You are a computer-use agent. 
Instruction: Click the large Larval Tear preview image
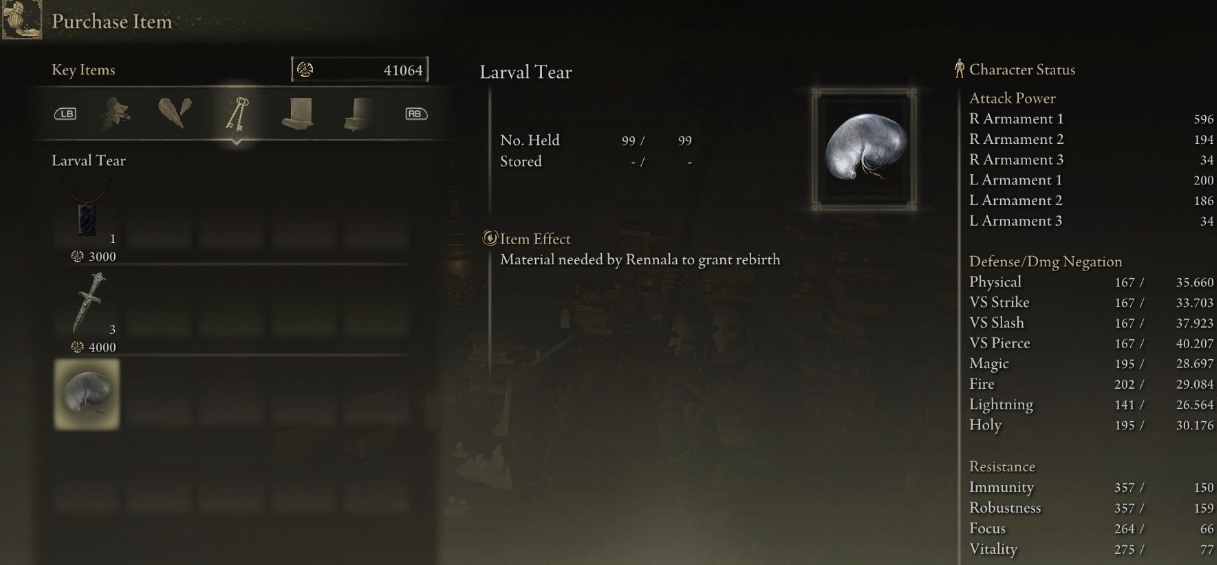tap(865, 149)
